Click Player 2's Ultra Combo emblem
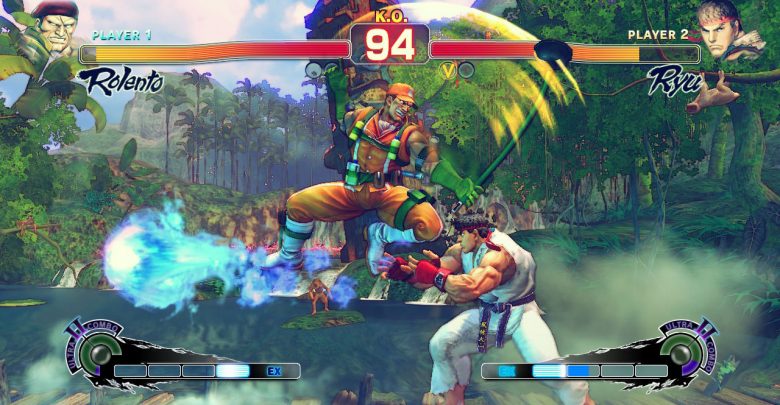The image size is (780, 405). [683, 351]
